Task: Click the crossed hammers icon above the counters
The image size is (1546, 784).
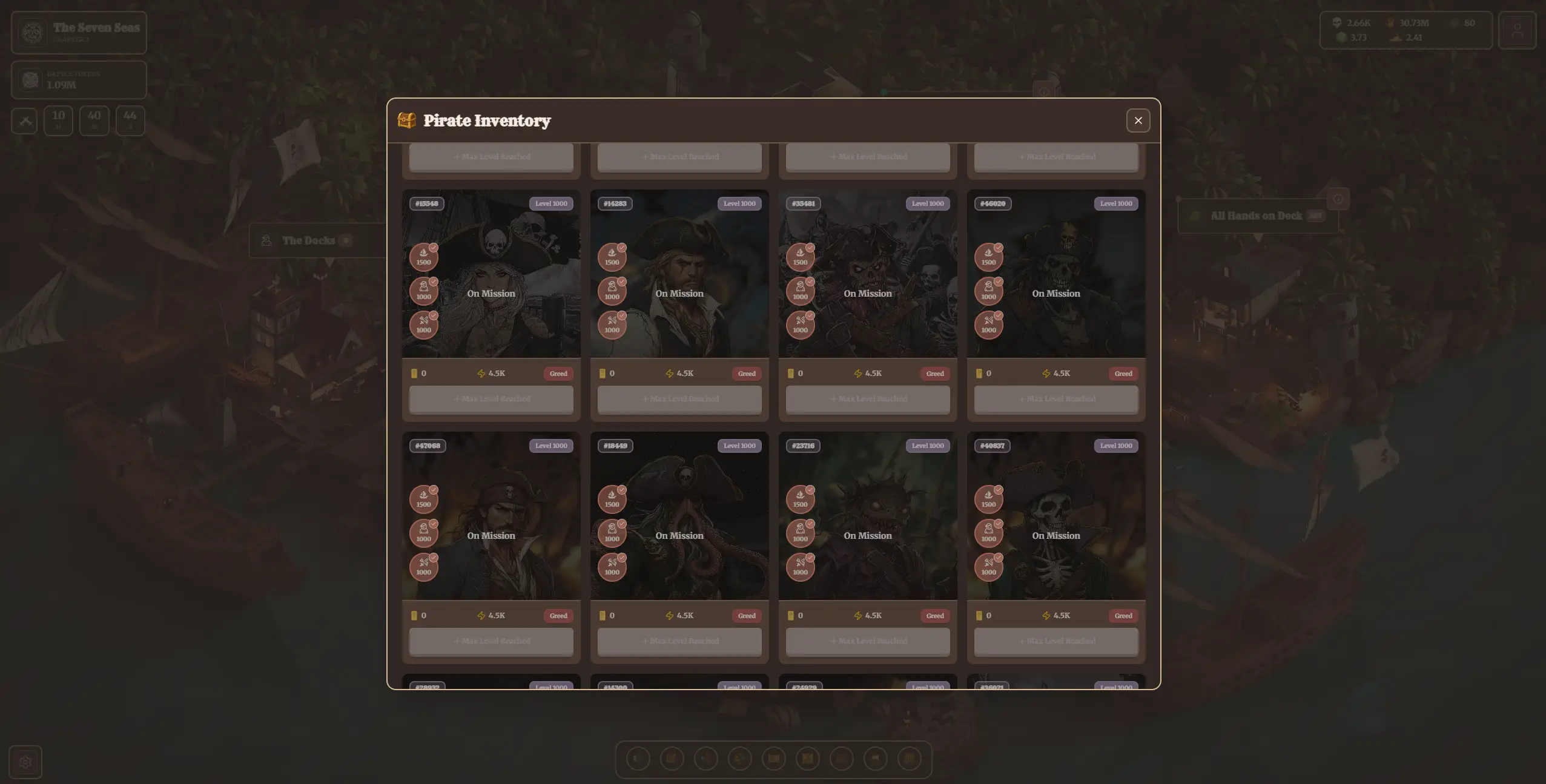Action: tap(24, 120)
